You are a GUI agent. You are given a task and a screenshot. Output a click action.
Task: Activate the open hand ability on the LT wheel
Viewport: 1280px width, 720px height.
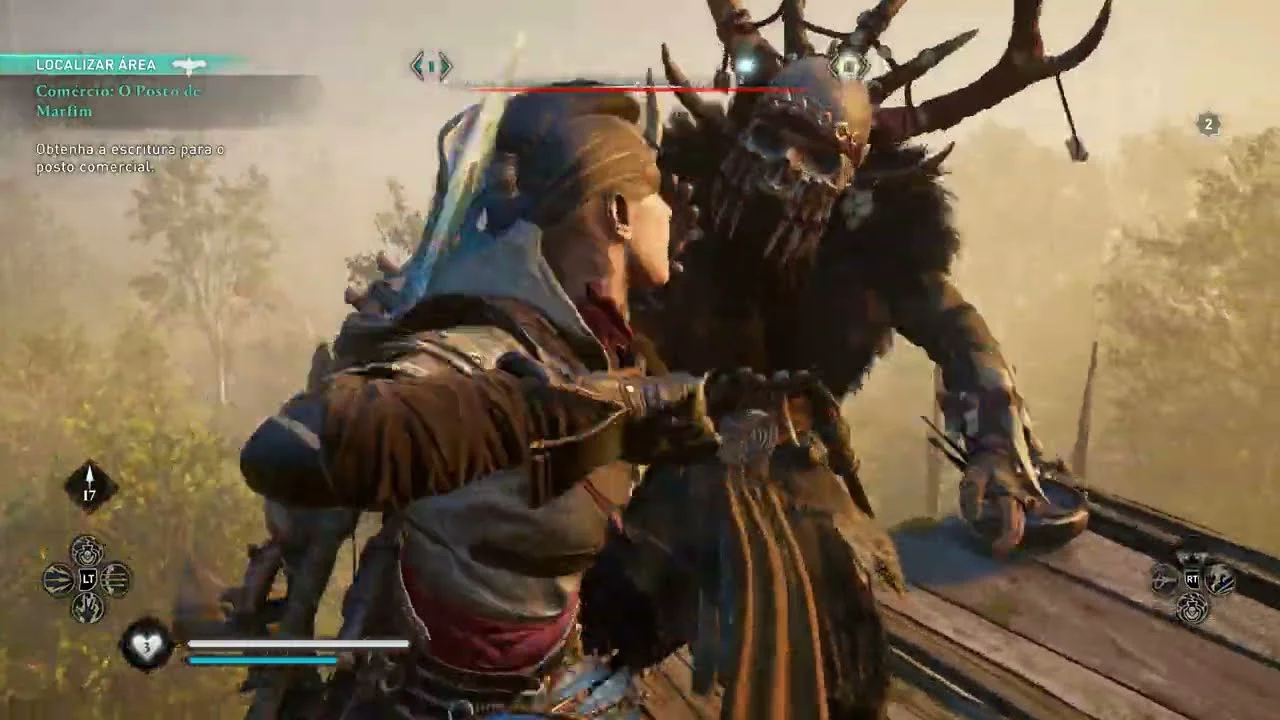pos(87,607)
